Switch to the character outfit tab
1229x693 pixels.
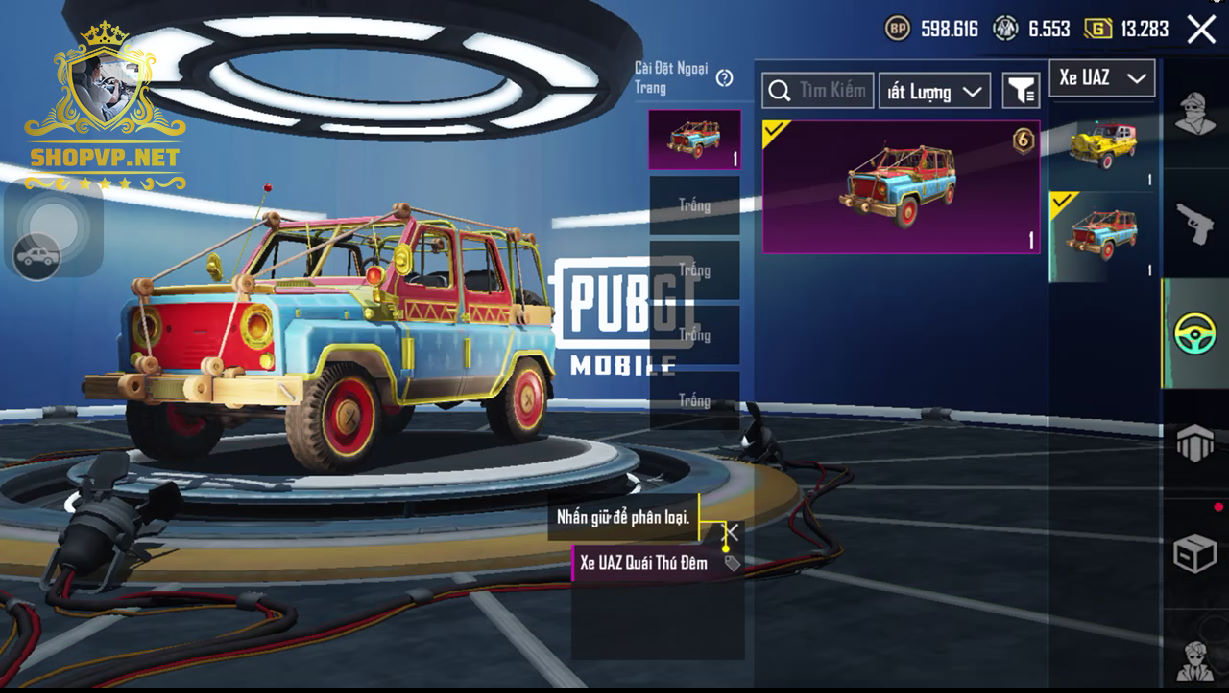pyautogui.click(x=1195, y=113)
